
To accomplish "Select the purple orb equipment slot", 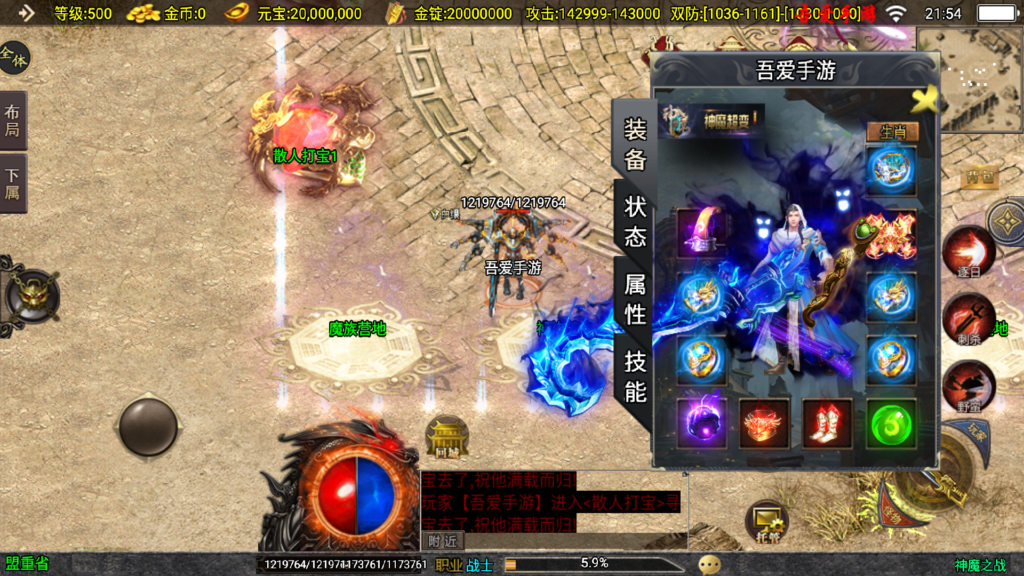I will pos(701,423).
